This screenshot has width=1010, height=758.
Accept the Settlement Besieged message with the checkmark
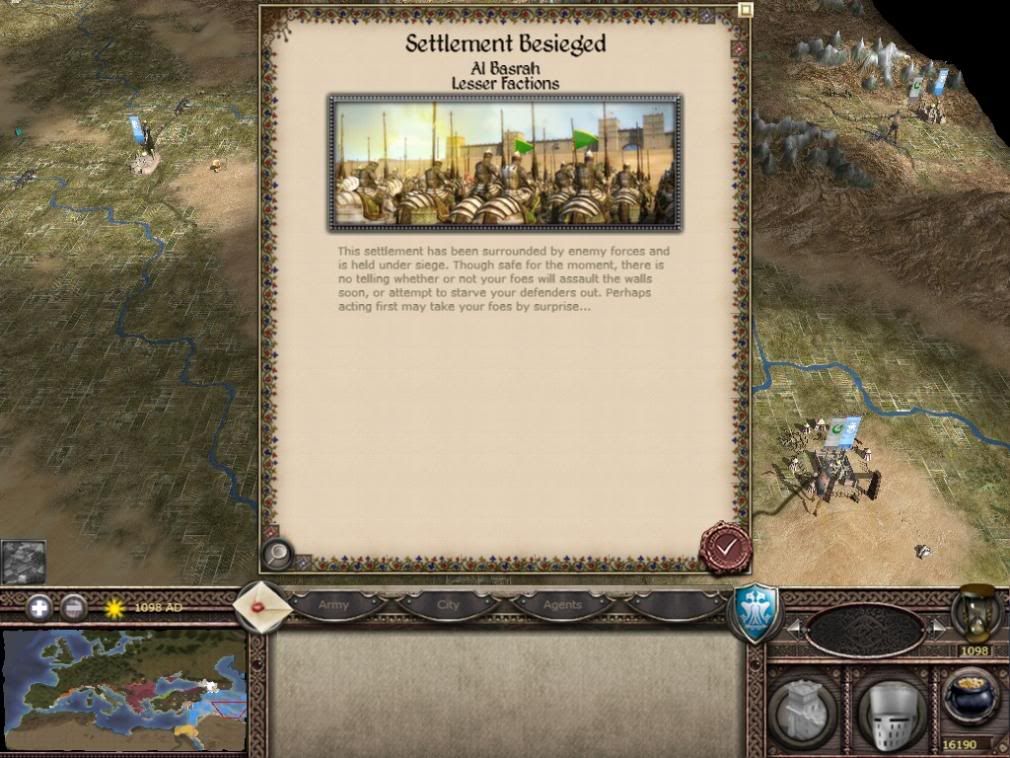coord(724,546)
